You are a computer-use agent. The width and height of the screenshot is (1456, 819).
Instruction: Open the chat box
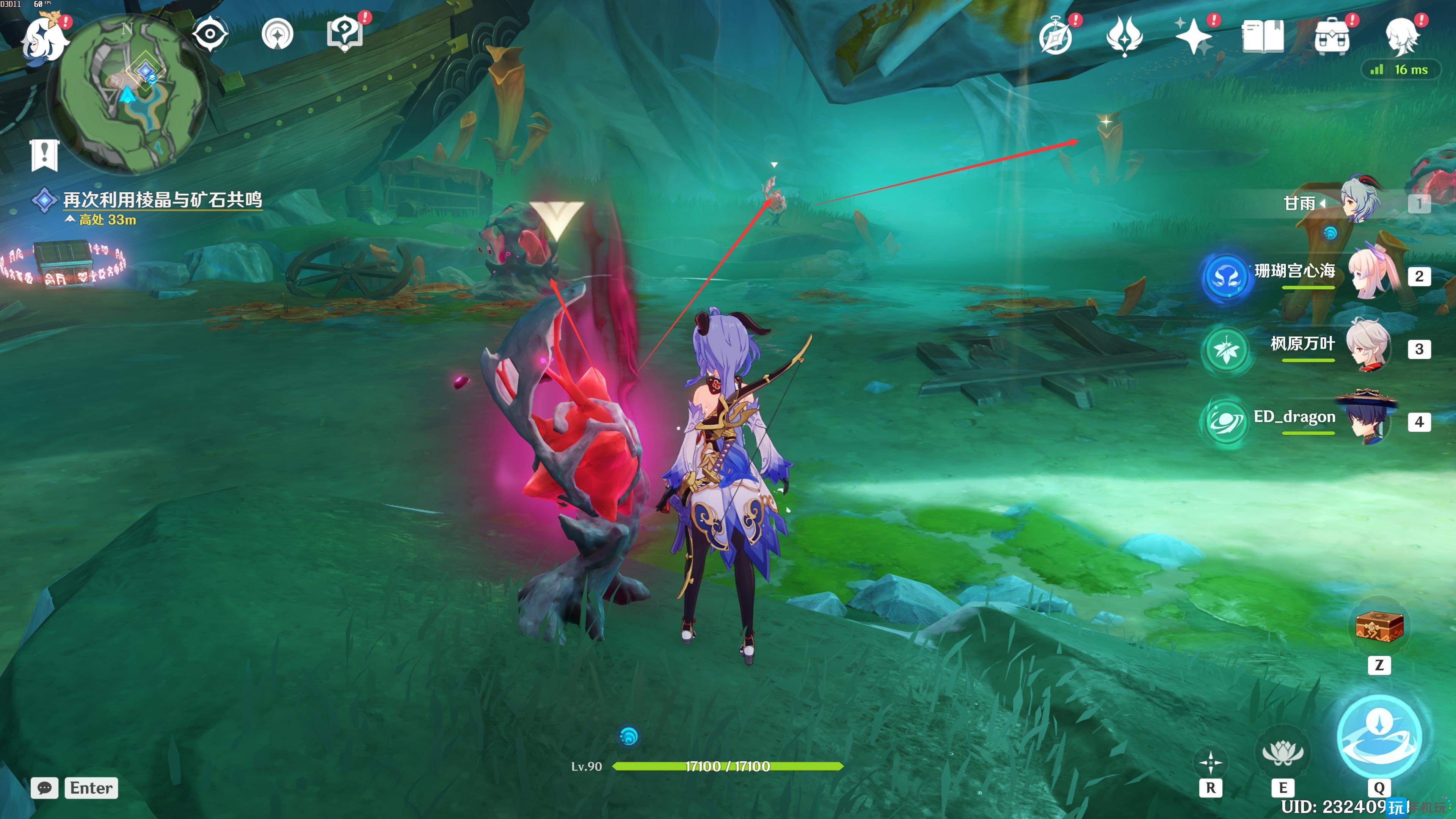click(x=45, y=788)
